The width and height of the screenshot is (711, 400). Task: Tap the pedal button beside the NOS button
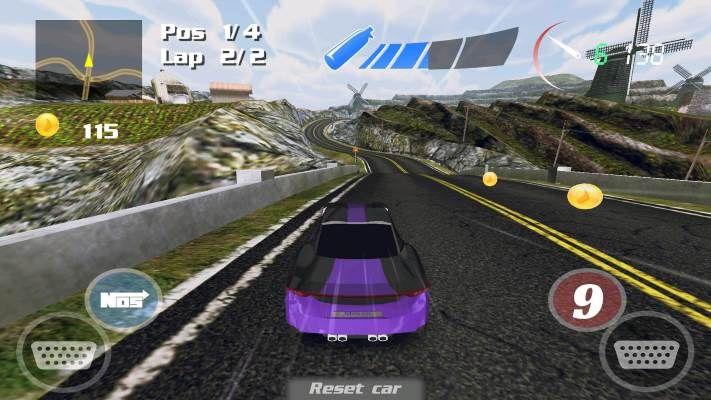pos(61,353)
